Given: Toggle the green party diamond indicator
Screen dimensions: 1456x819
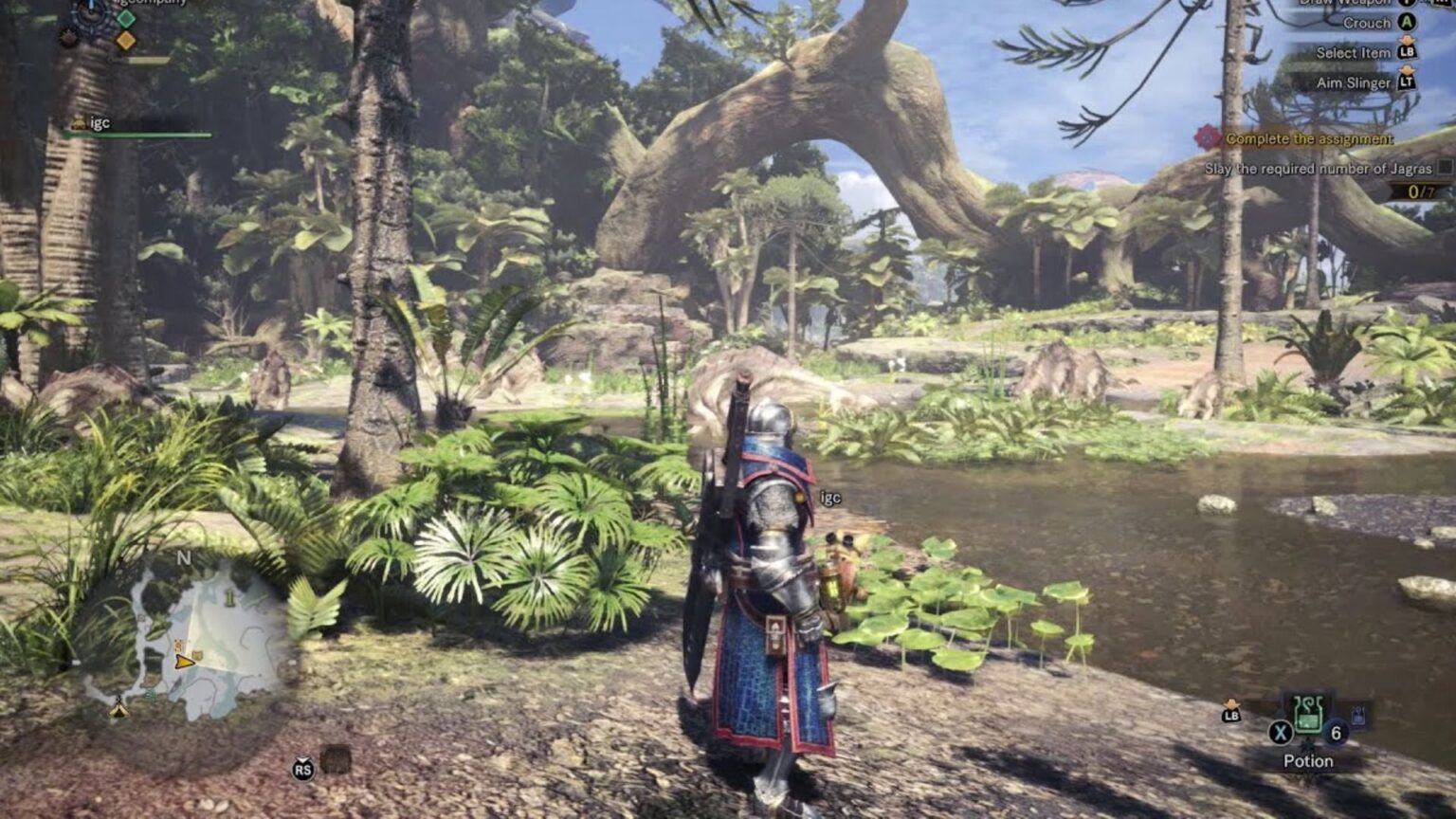Looking at the screenshot, I should 127,19.
